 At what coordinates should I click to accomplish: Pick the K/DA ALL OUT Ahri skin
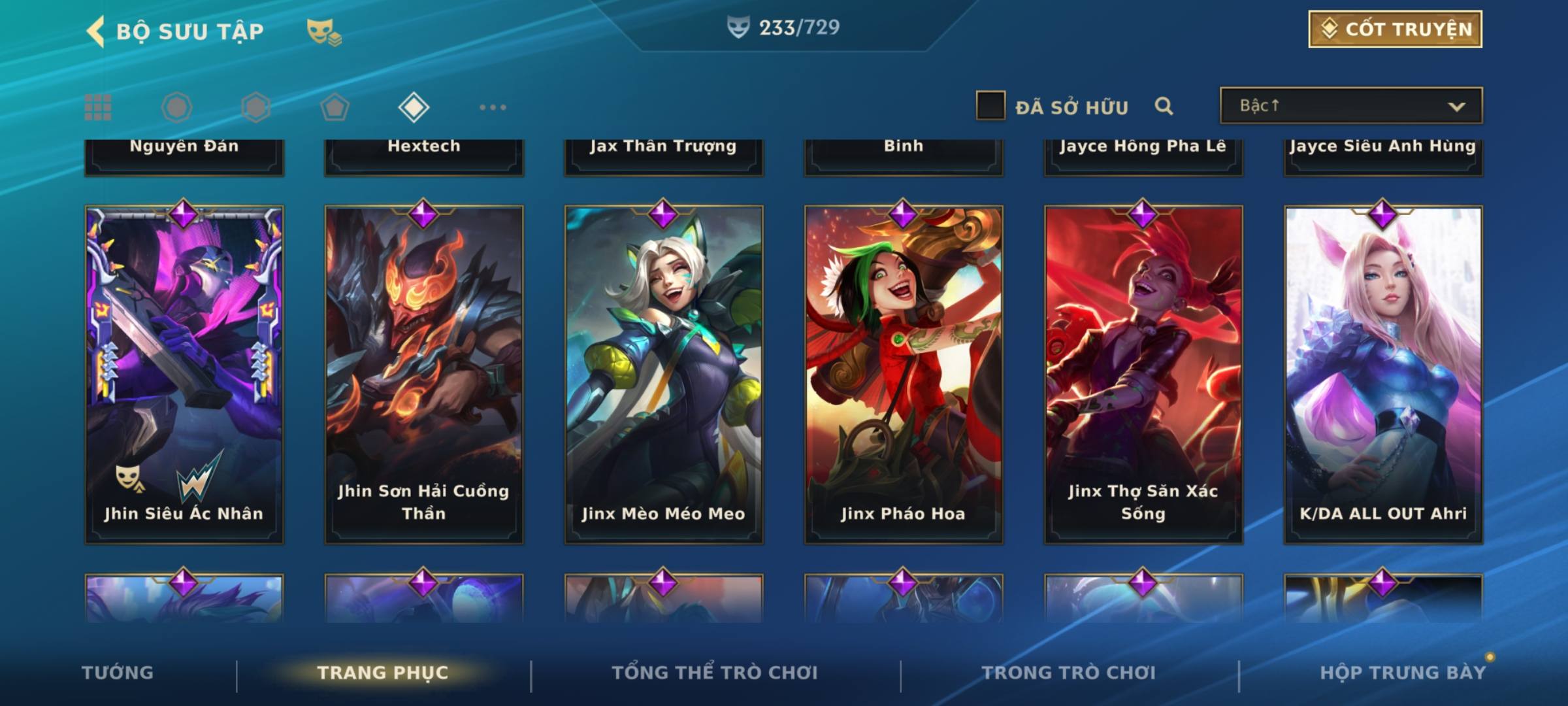pos(1383,374)
